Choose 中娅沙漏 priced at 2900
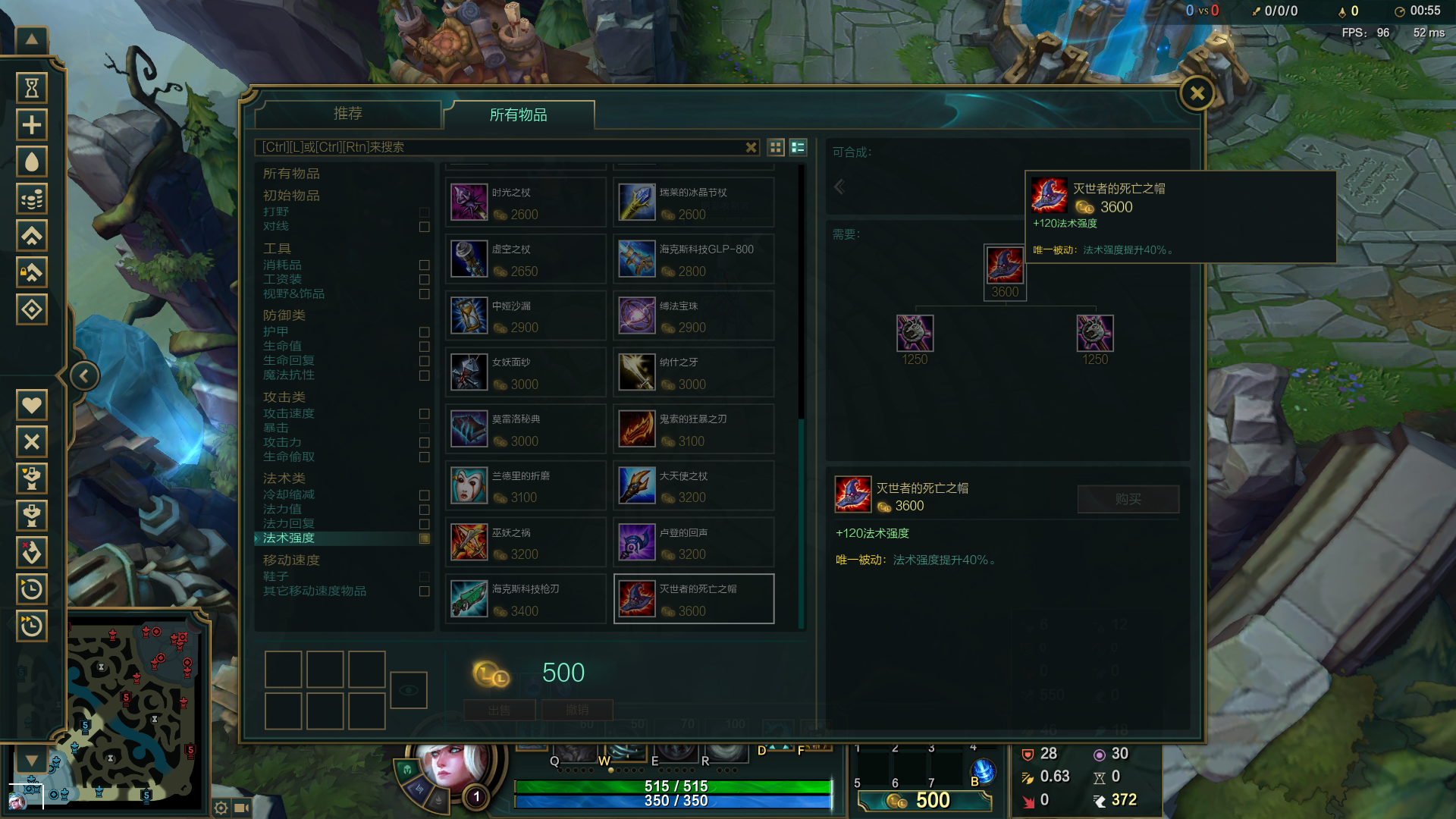The height and width of the screenshot is (819, 1456). pos(526,316)
